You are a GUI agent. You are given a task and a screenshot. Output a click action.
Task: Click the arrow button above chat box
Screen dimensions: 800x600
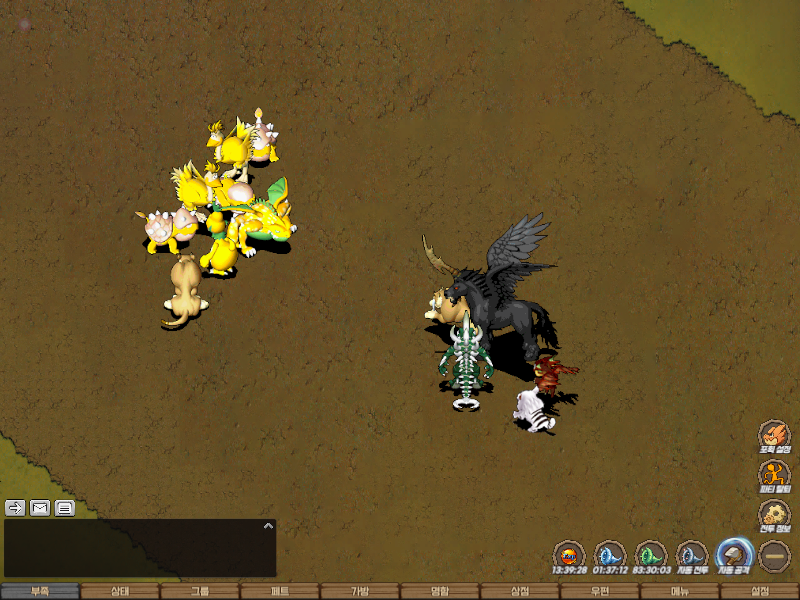(15, 507)
